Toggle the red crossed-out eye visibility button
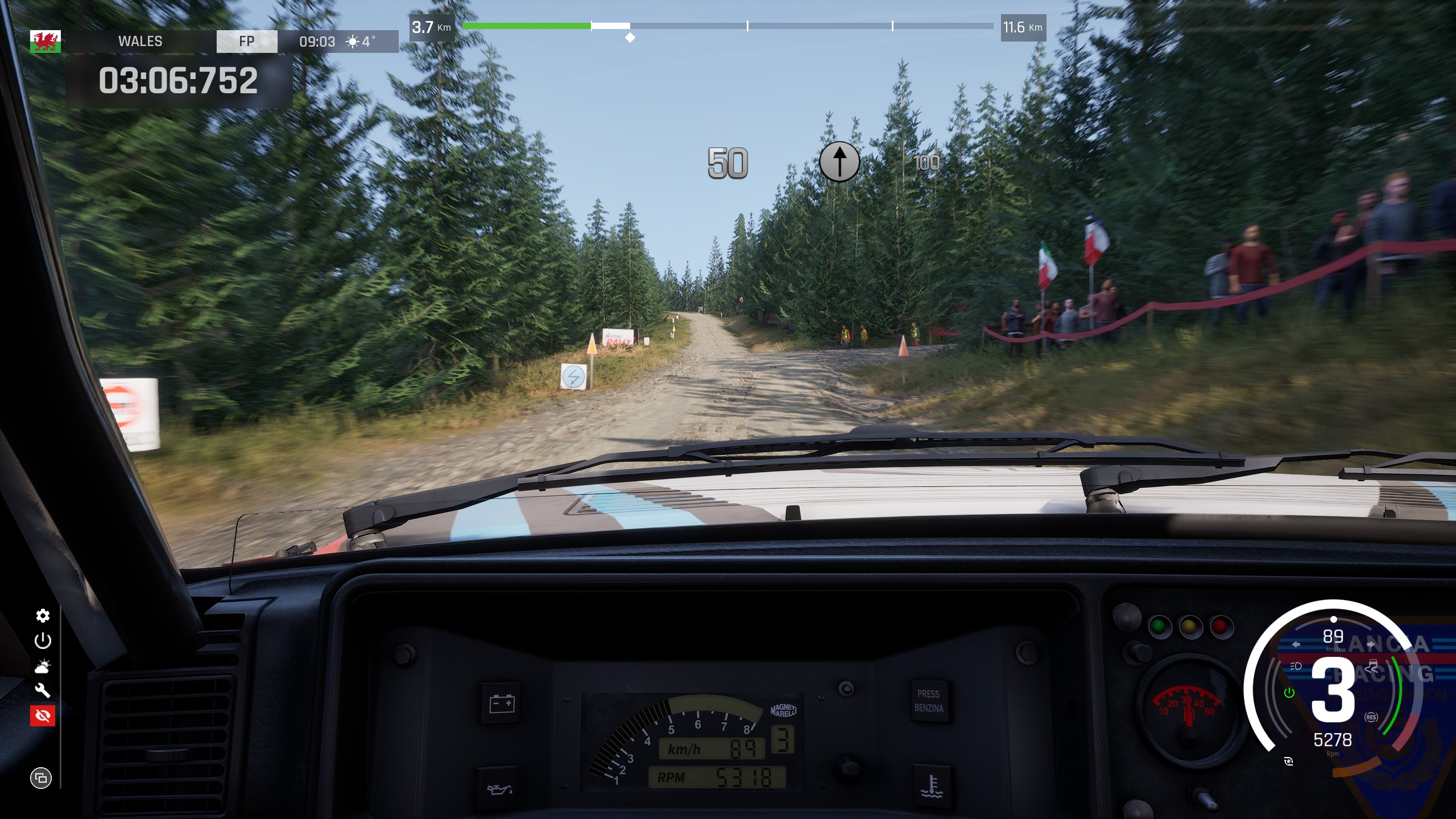 click(43, 715)
